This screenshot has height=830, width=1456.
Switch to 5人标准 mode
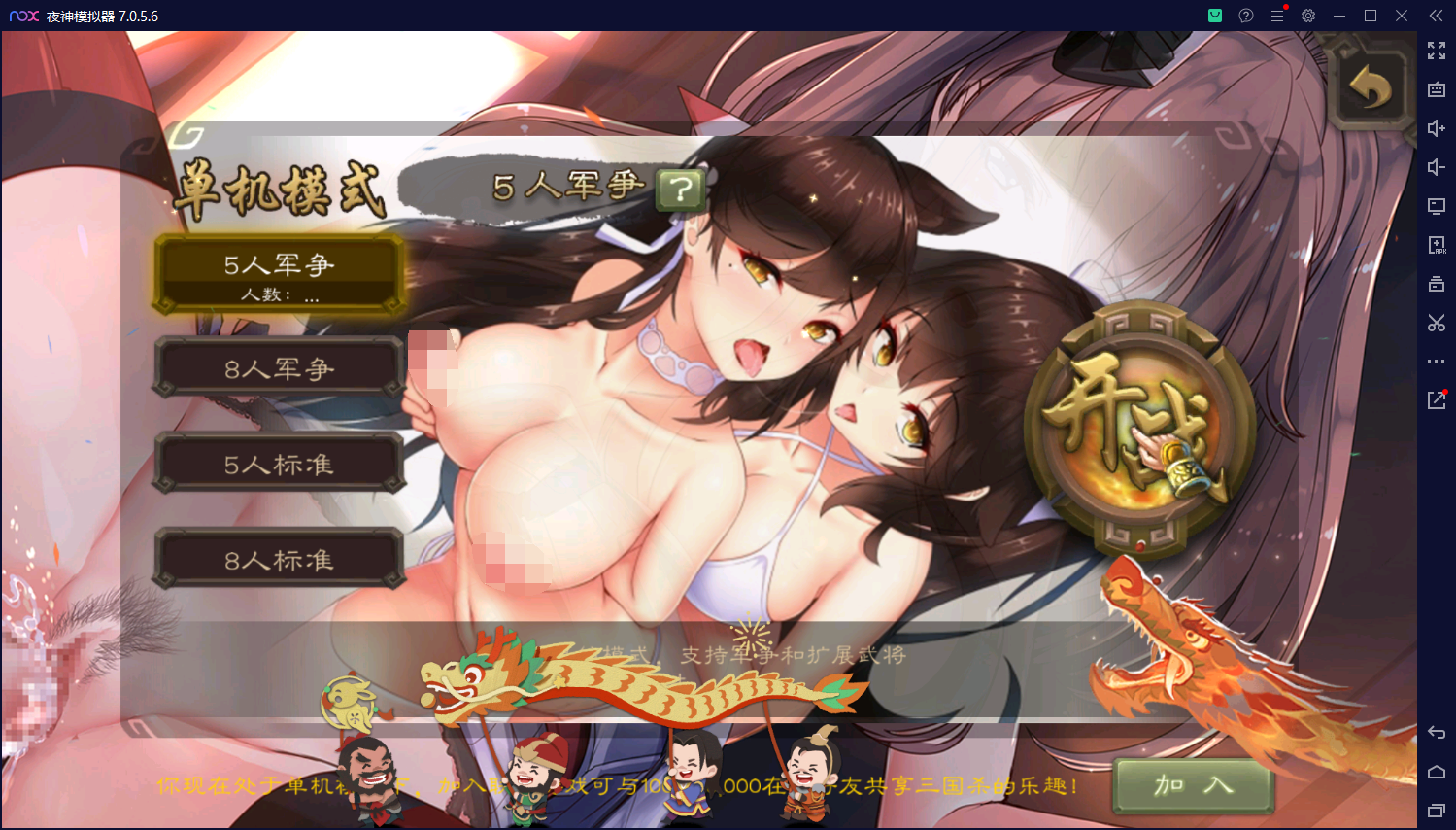point(279,465)
